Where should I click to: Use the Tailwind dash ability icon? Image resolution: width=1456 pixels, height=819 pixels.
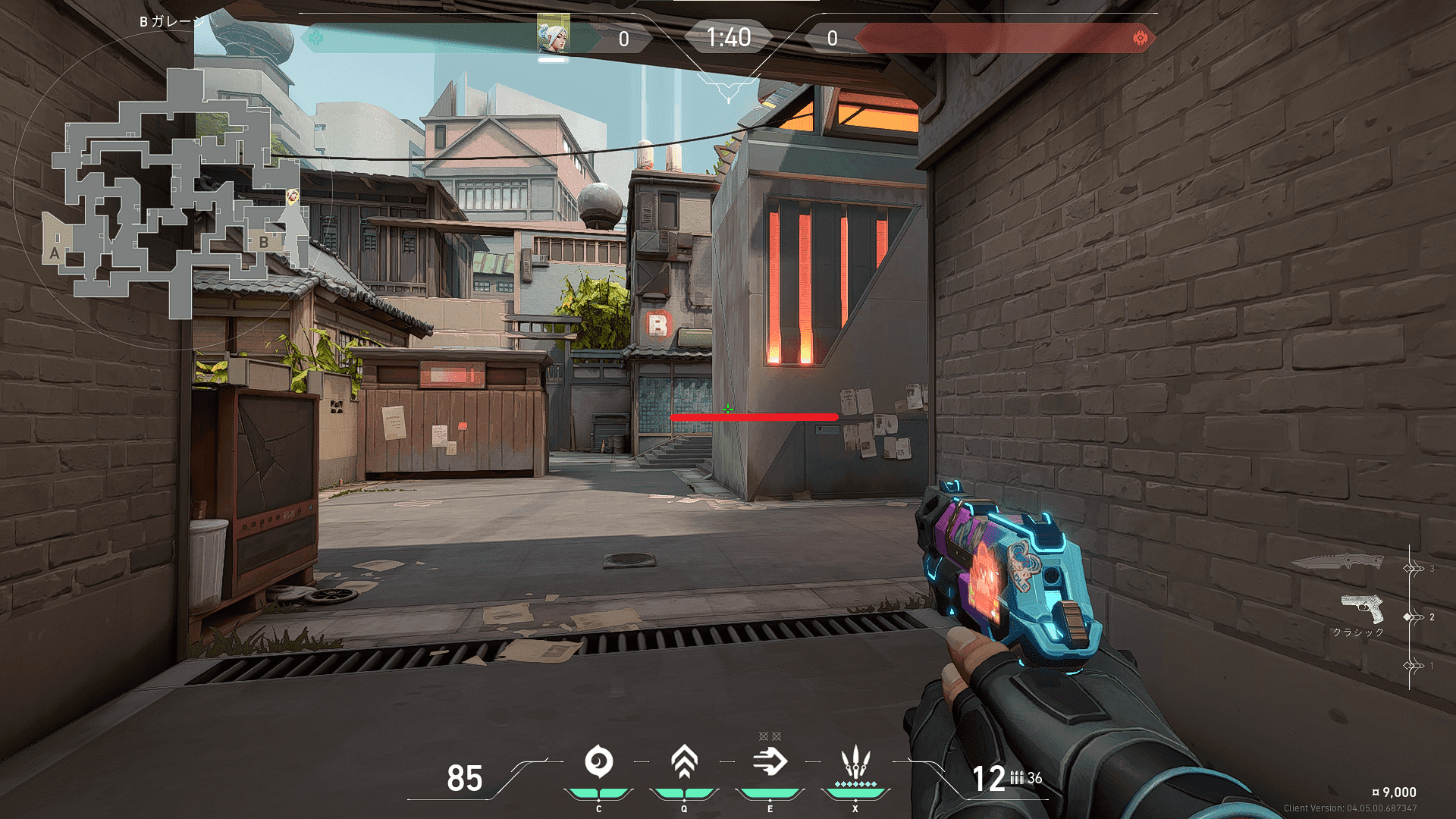770,762
